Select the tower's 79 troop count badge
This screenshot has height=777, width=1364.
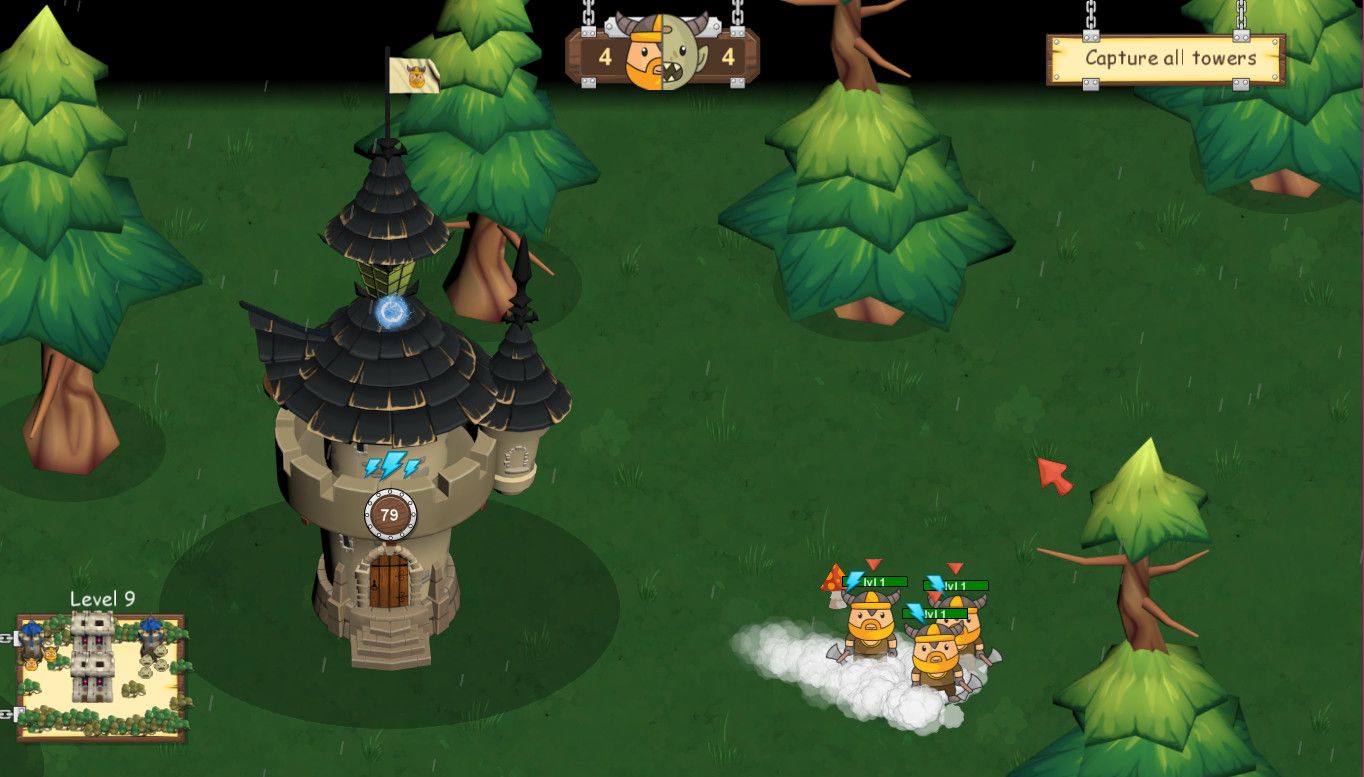[x=390, y=516]
